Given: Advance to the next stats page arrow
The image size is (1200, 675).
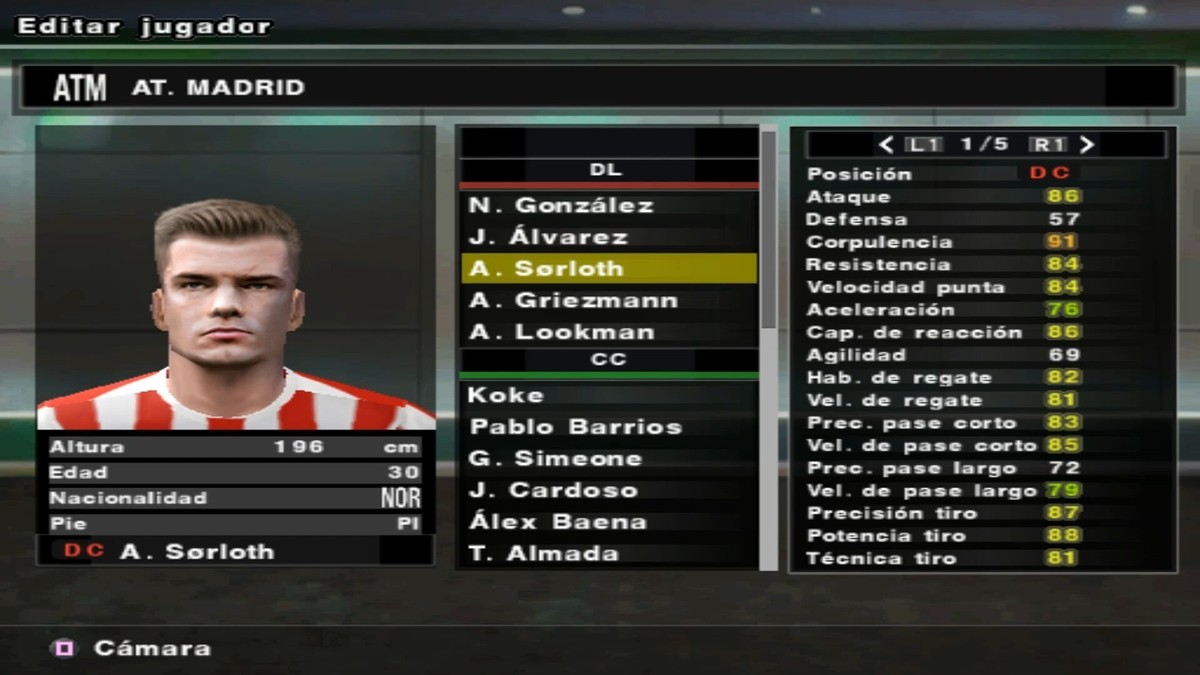Looking at the screenshot, I should pos(1087,145).
